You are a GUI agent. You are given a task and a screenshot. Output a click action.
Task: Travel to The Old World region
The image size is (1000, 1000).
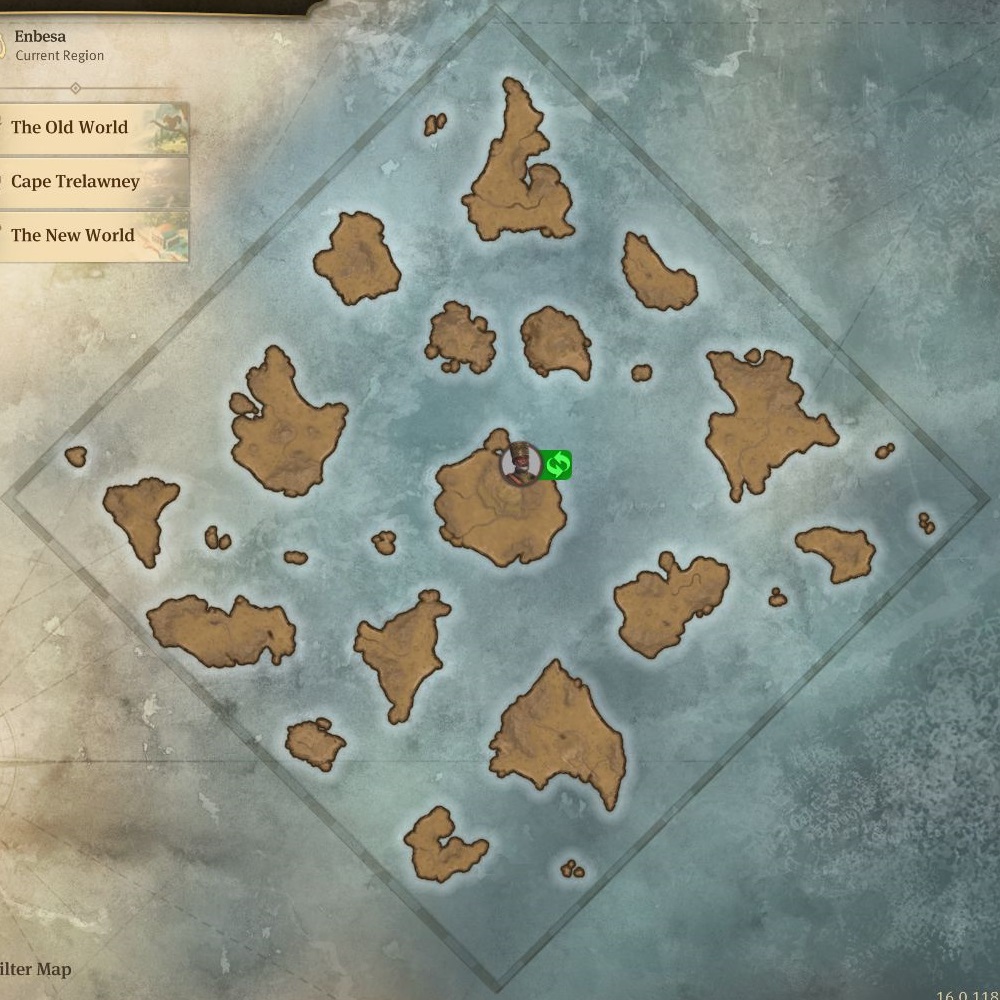92,128
